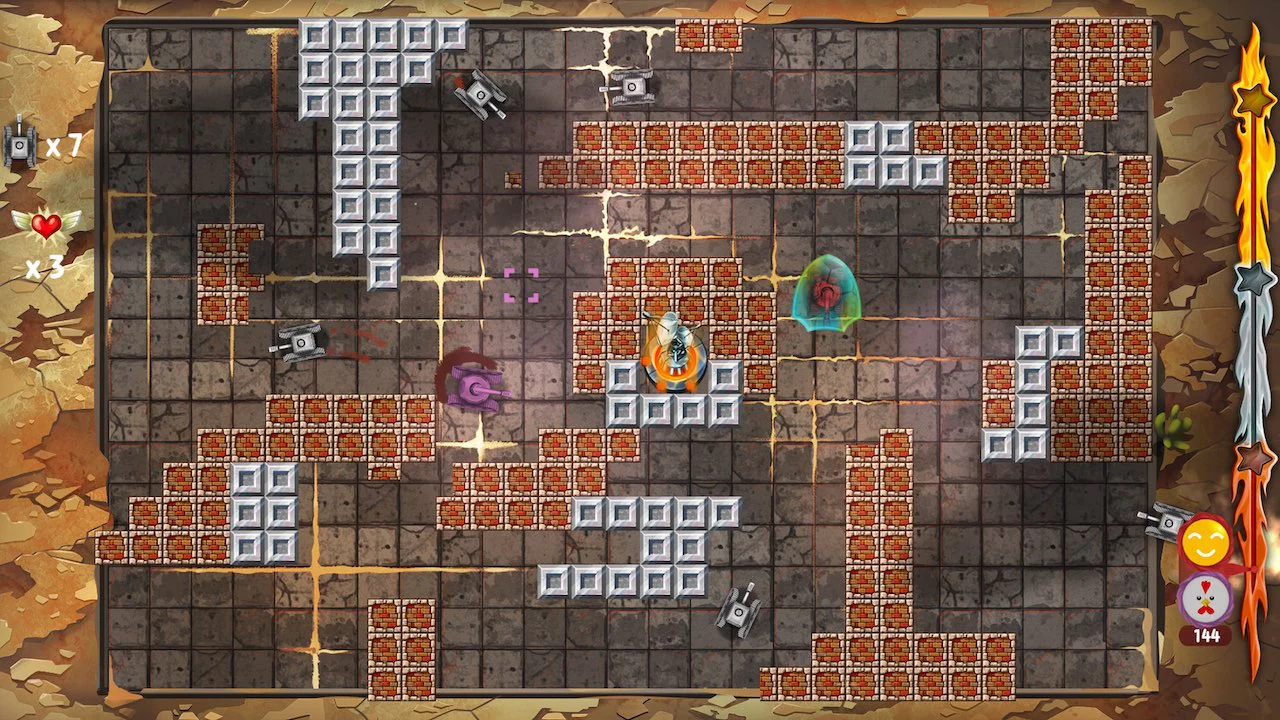The width and height of the screenshot is (1280, 720).
Task: Click the gray enemy tank near the top-left silver blocks
Action: (480, 93)
